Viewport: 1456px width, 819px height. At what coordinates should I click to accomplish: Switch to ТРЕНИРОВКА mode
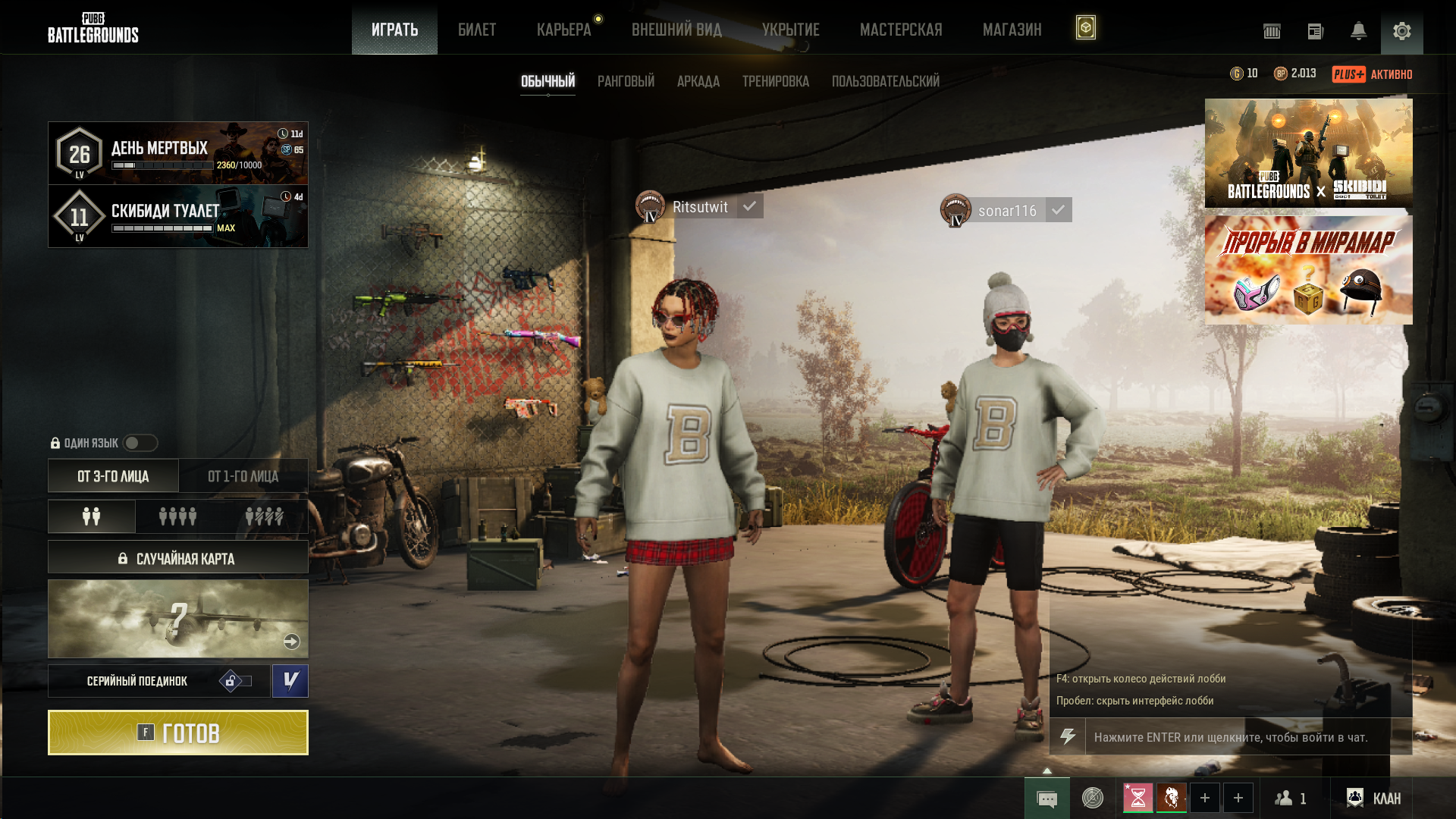(x=775, y=81)
